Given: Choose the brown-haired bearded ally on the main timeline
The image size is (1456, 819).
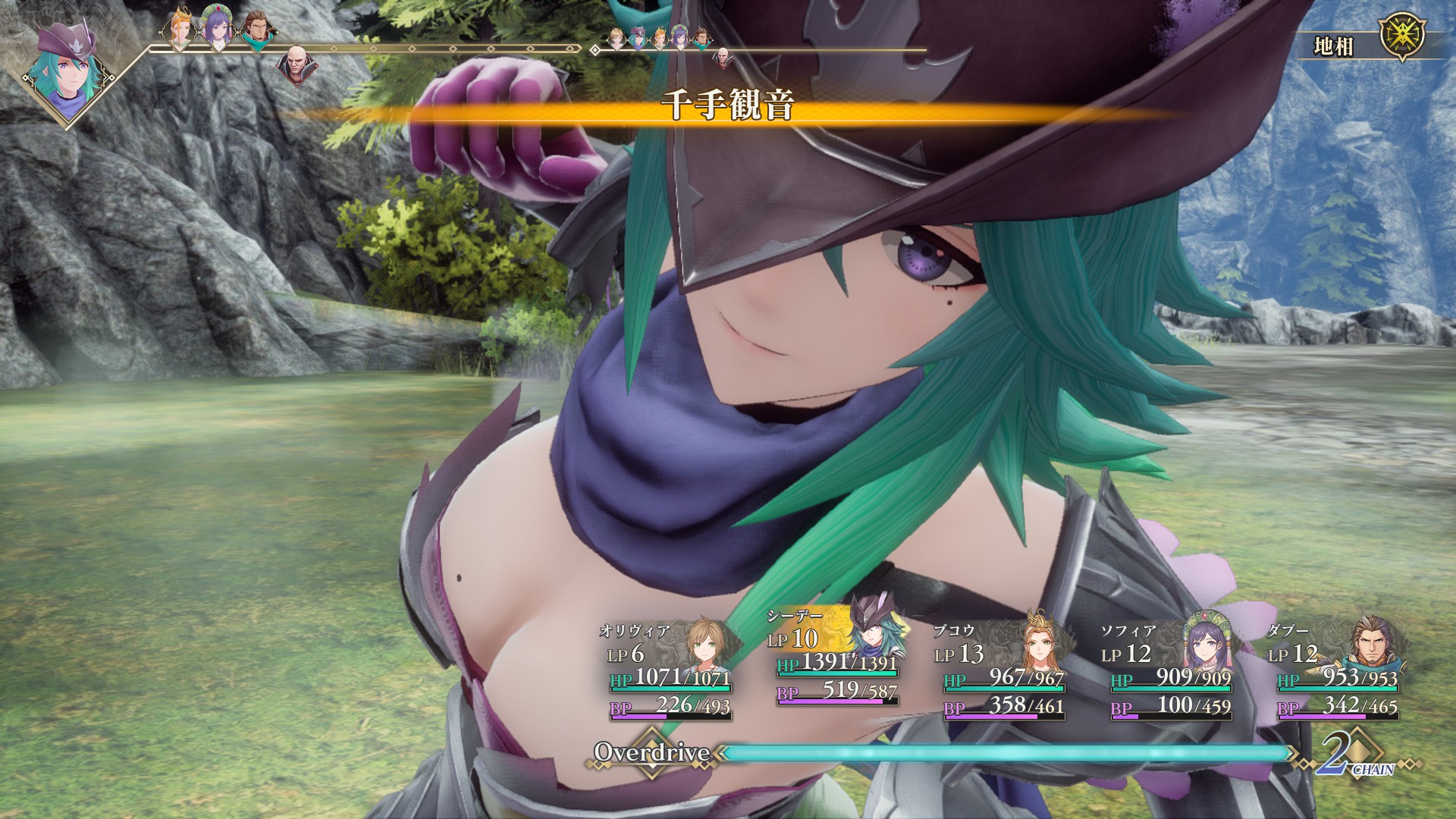Looking at the screenshot, I should (x=257, y=33).
